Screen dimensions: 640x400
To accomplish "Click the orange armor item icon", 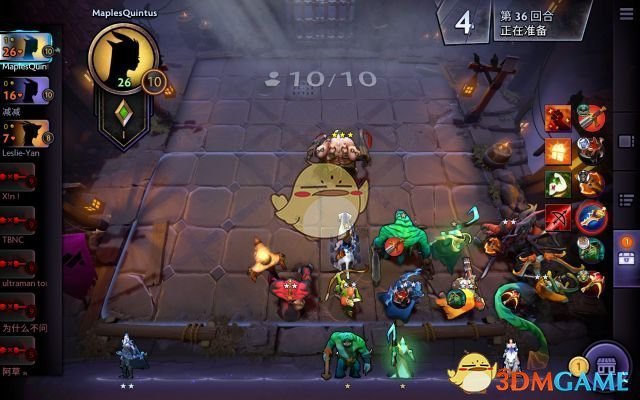I will 558,152.
